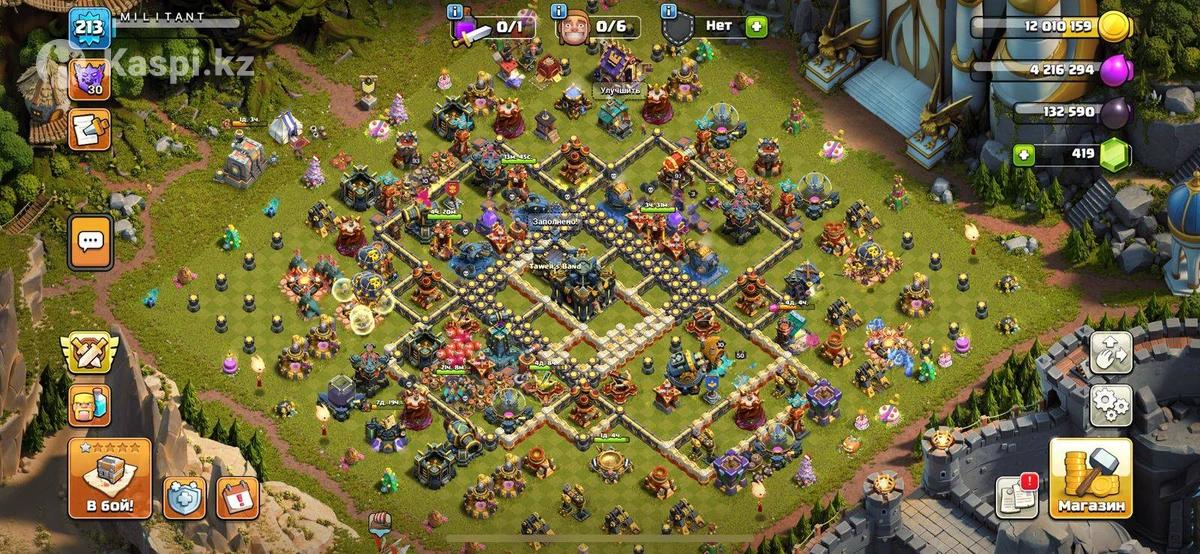
Task: Open the hand-with-arrows button above settings
Action: coord(1110,352)
